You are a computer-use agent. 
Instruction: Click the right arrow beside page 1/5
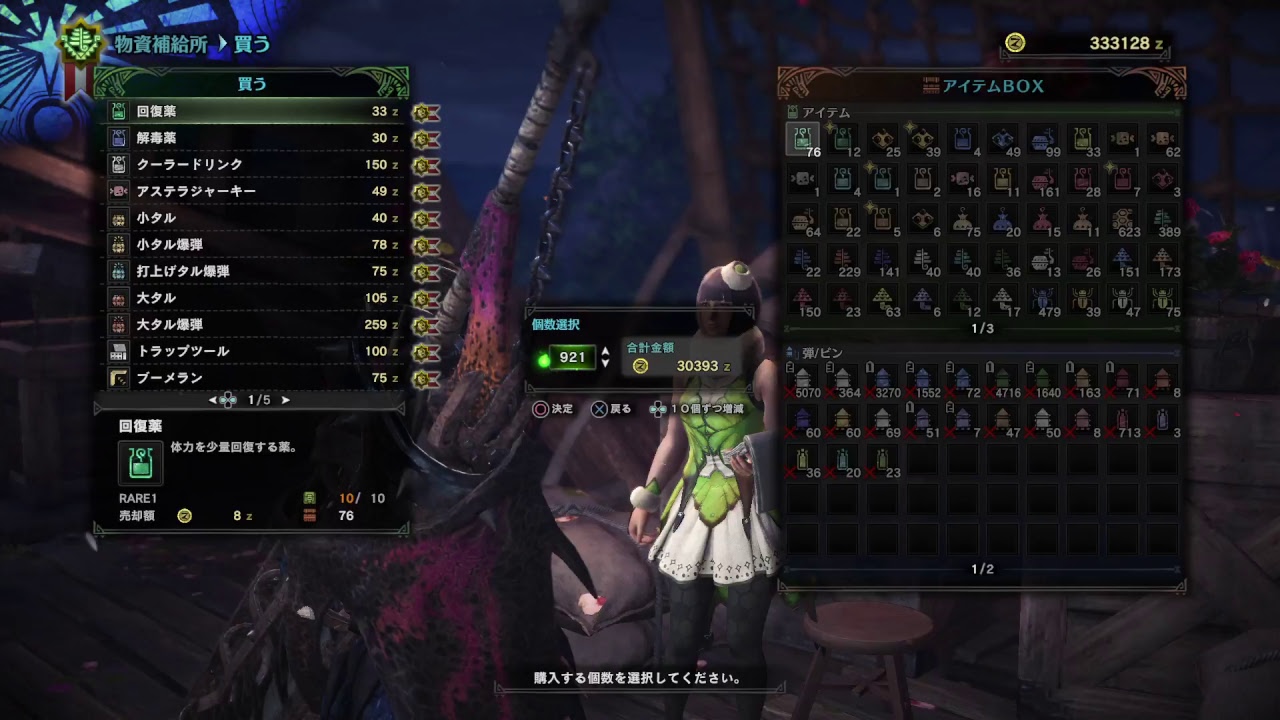[285, 398]
